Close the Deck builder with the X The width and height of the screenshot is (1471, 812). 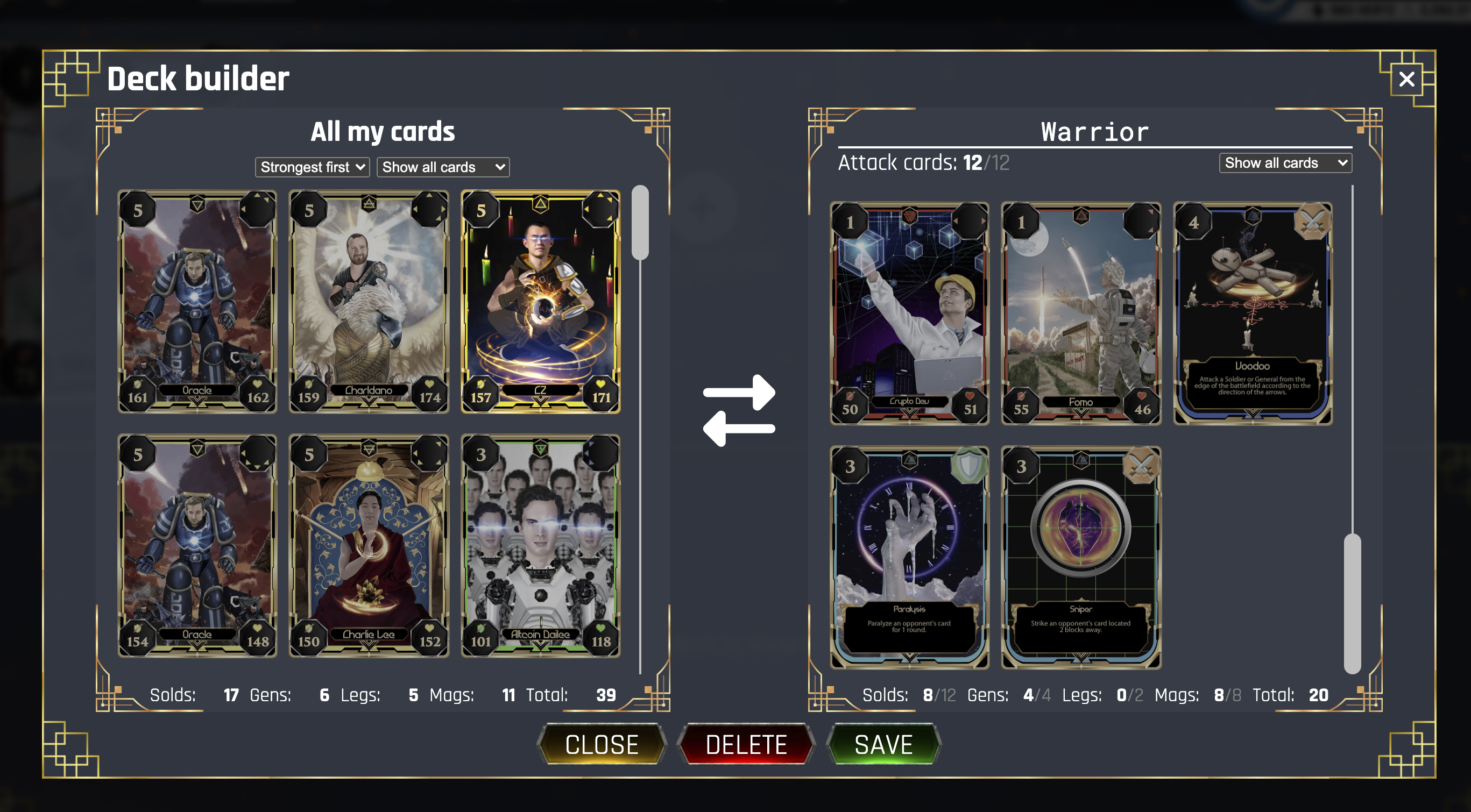pos(1406,79)
